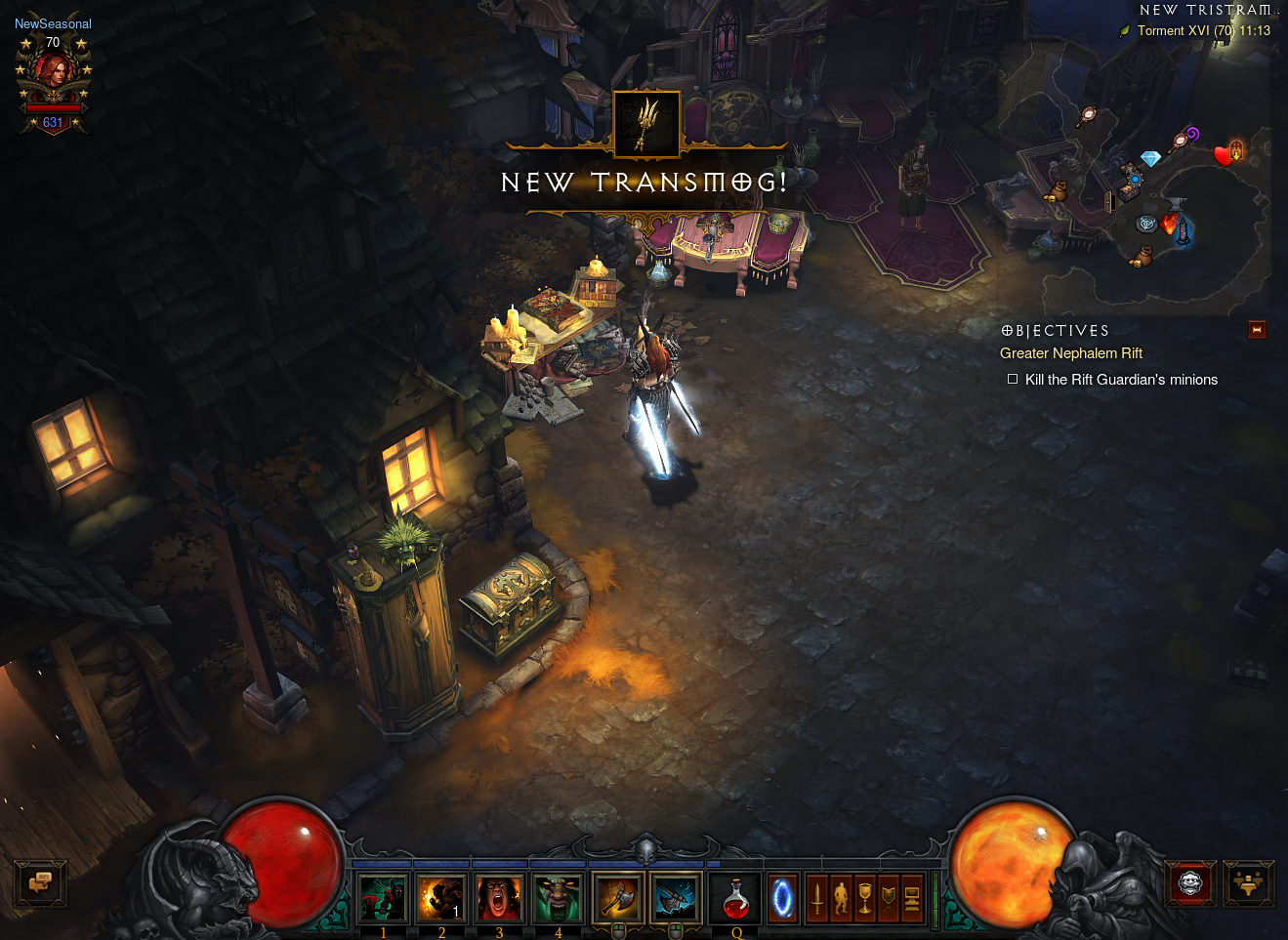Open the chat bubble button
1288x940 pixels.
coord(40,883)
